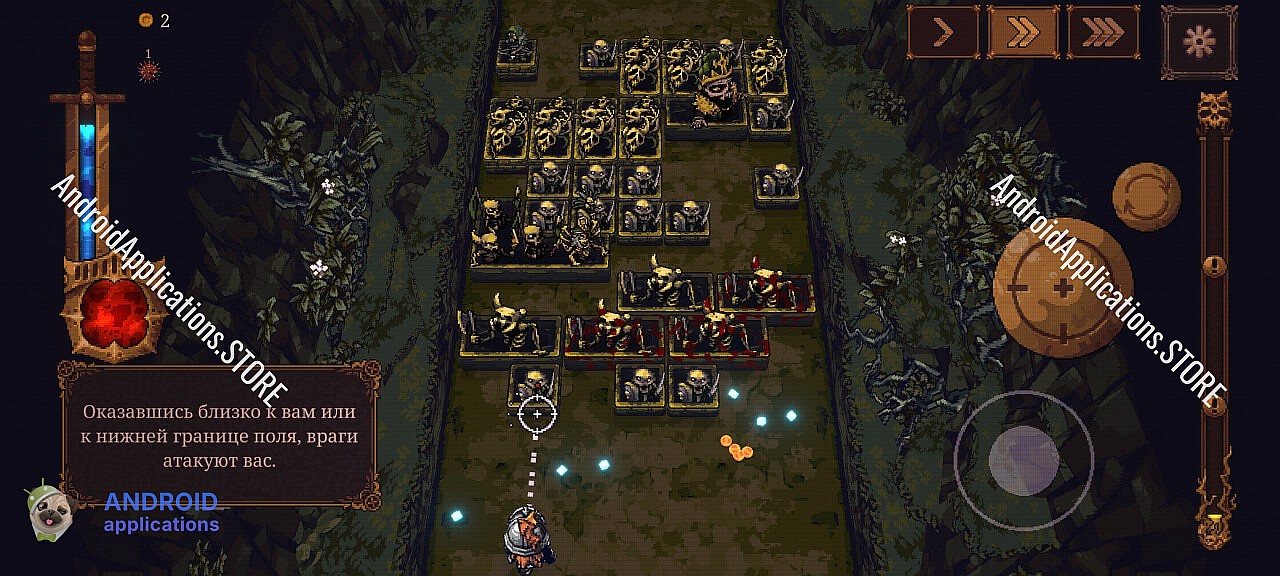
Task: Touch the virtual joystick pad
Action: click(x=1023, y=459)
